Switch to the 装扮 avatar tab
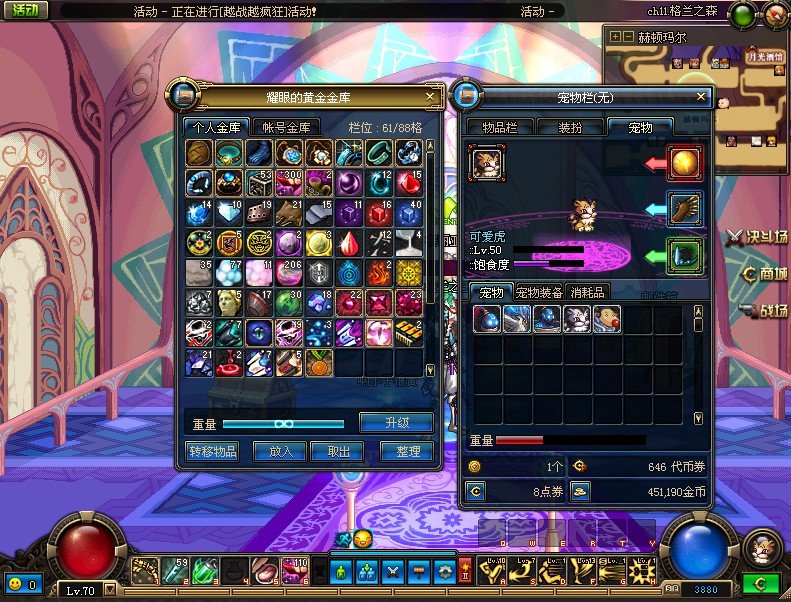Image resolution: width=791 pixels, height=602 pixels. pos(570,127)
